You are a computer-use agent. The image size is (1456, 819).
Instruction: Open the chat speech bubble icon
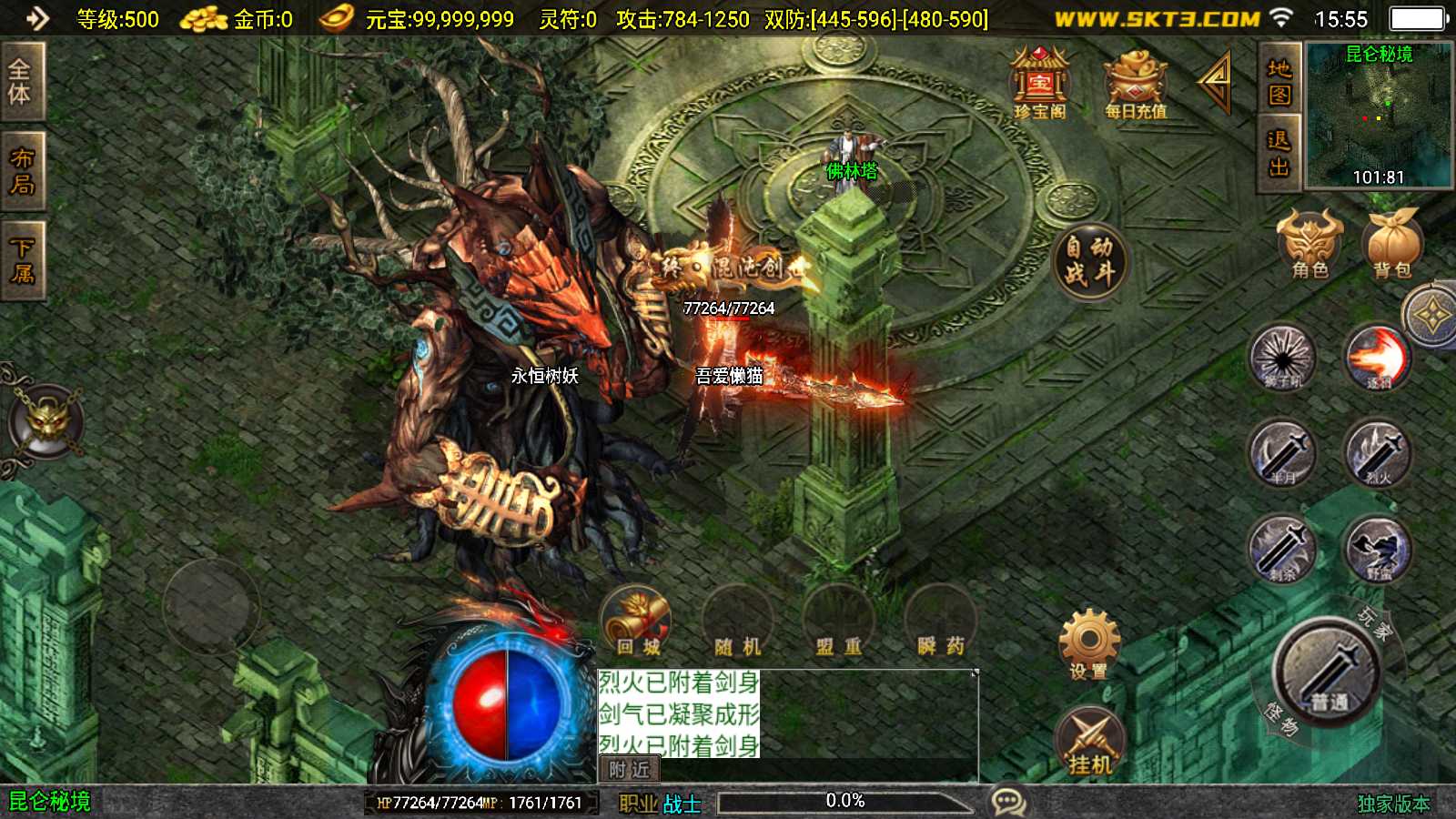tap(1007, 802)
